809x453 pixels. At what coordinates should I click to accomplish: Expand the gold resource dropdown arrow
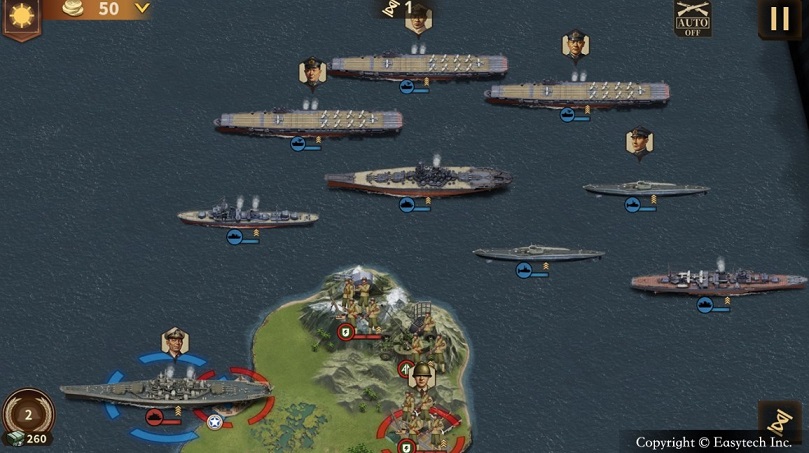[x=142, y=8]
